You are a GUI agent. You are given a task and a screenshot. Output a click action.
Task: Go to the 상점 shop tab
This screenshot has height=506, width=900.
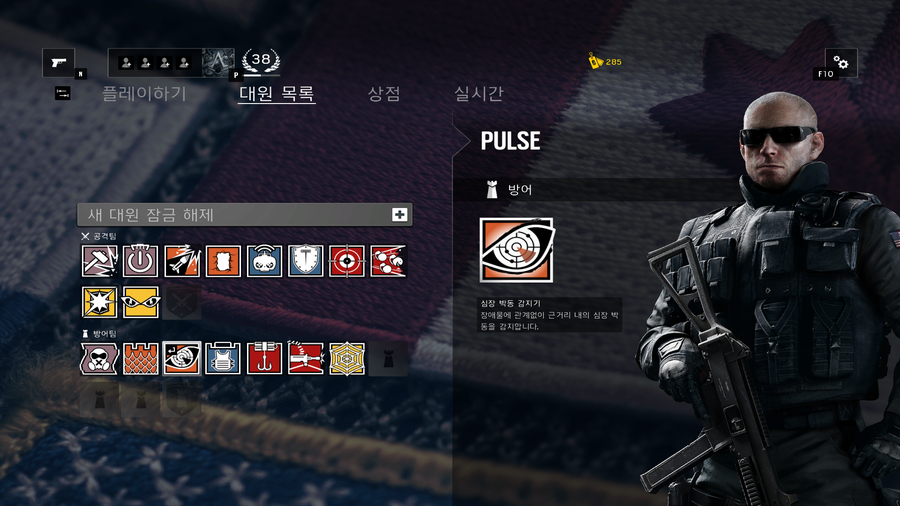(384, 94)
